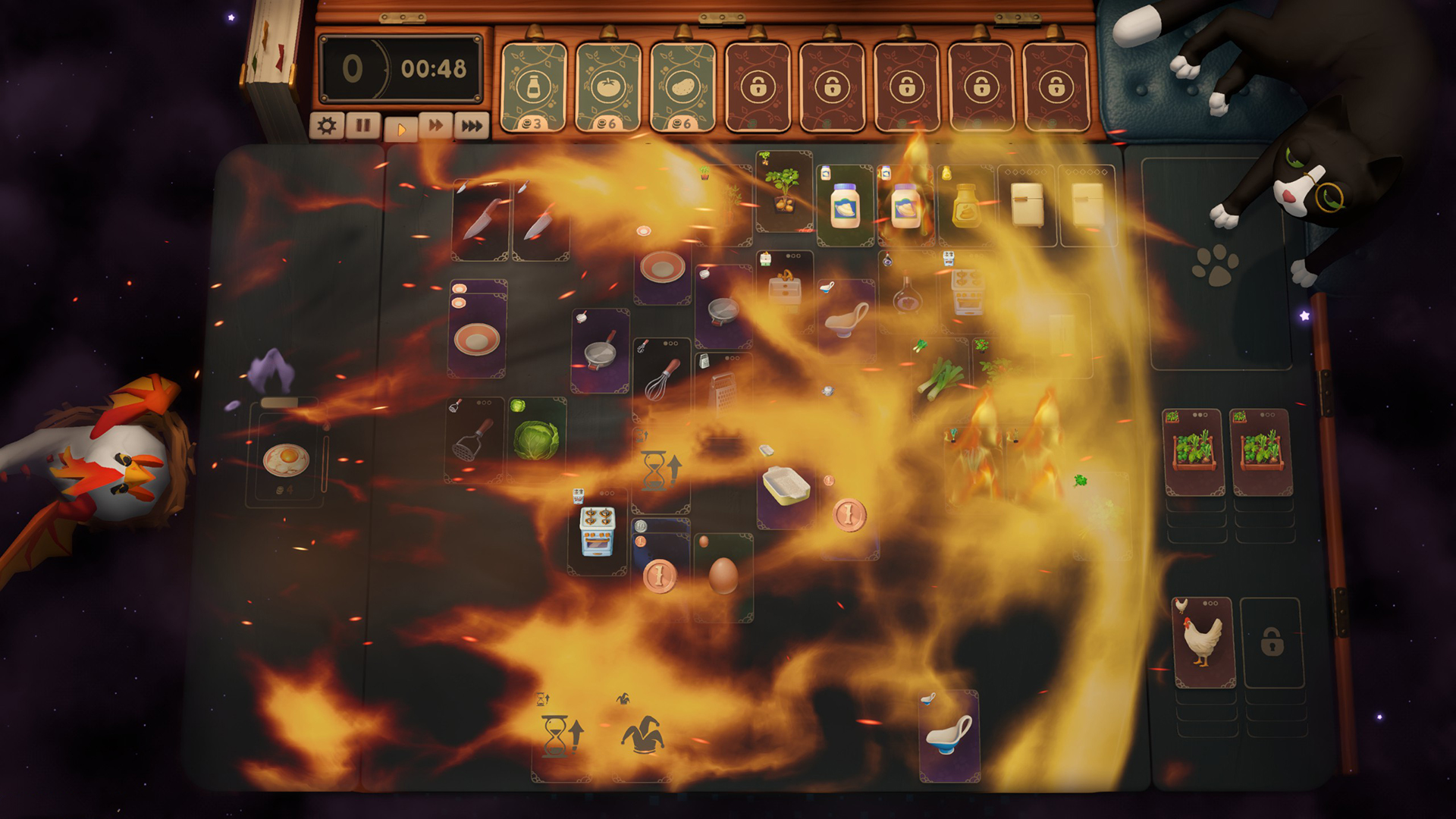This screenshot has width=1456, height=819.
Task: Select the brown egg card
Action: click(723, 576)
